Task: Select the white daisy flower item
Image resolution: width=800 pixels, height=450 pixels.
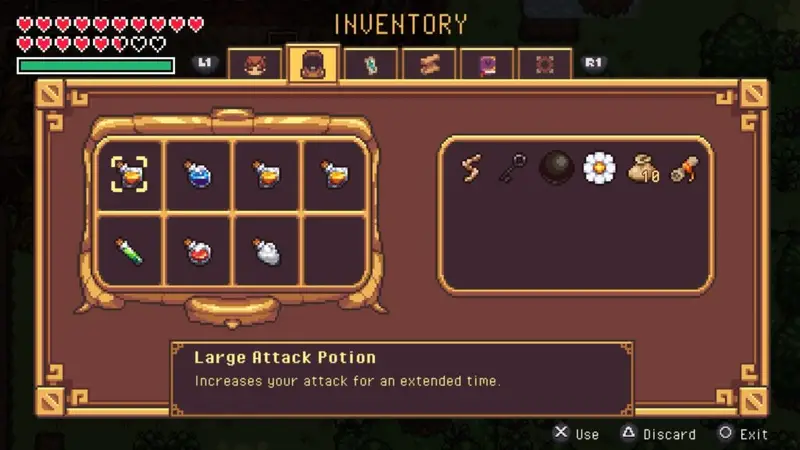Action: [600, 168]
